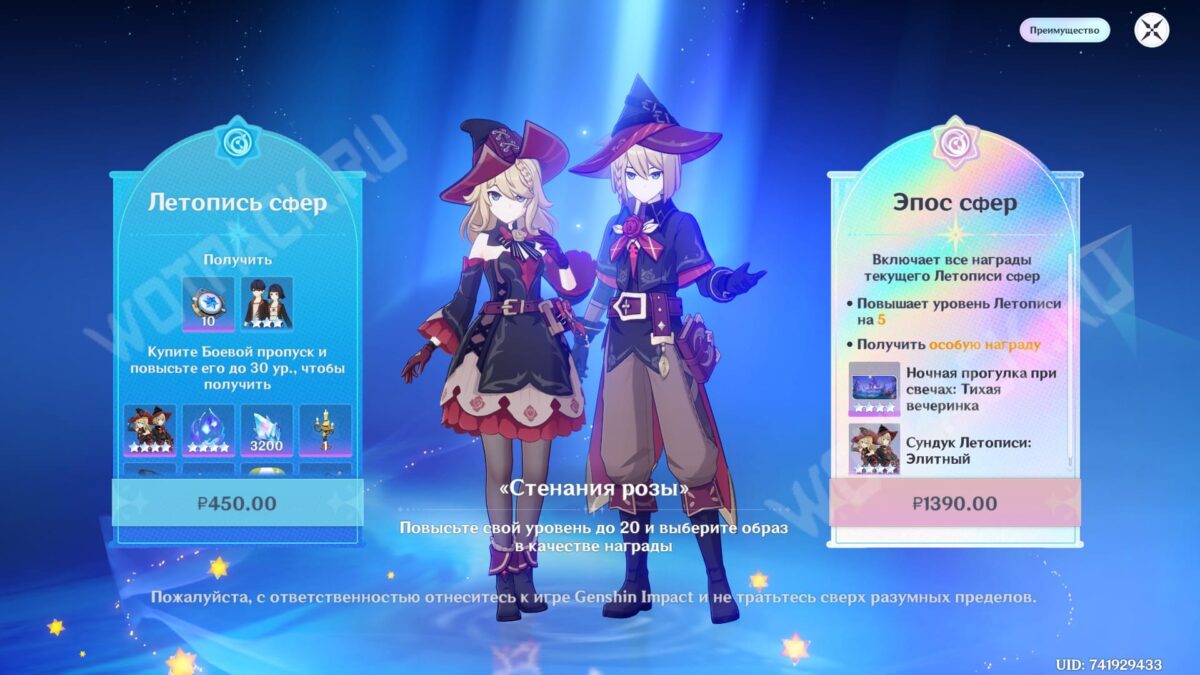View the golden candelabra reward icon

point(325,430)
